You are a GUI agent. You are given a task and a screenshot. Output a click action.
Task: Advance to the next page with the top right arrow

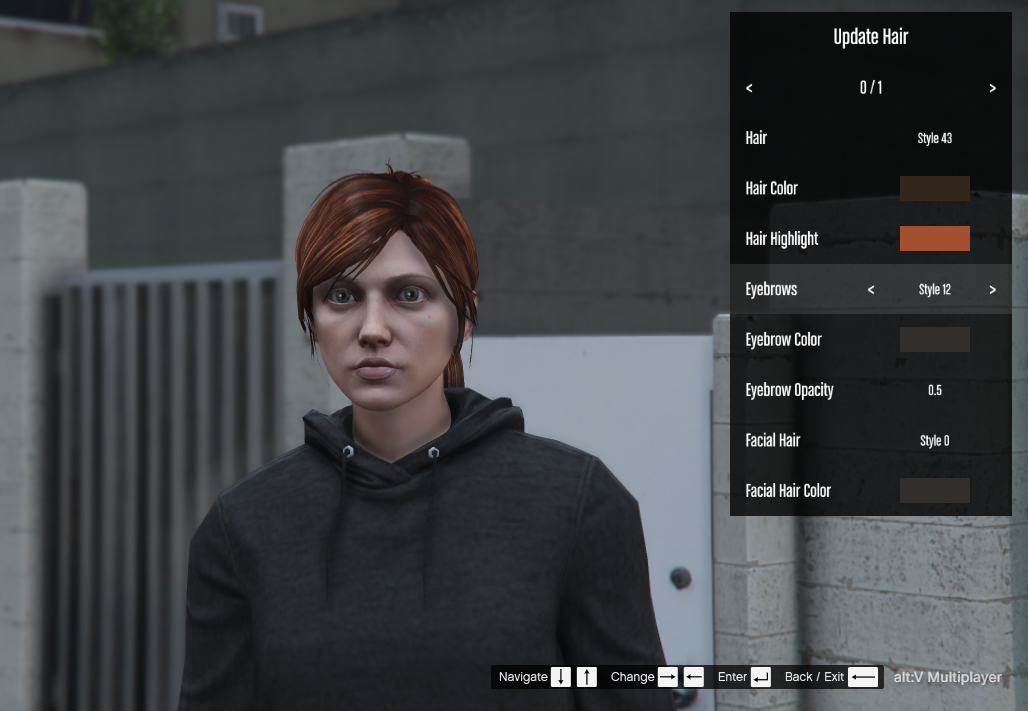(x=992, y=88)
